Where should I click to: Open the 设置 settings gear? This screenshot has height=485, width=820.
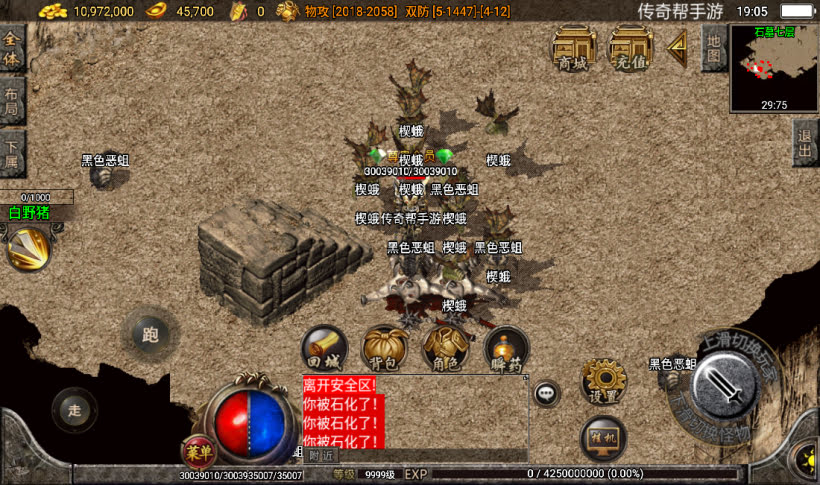603,381
